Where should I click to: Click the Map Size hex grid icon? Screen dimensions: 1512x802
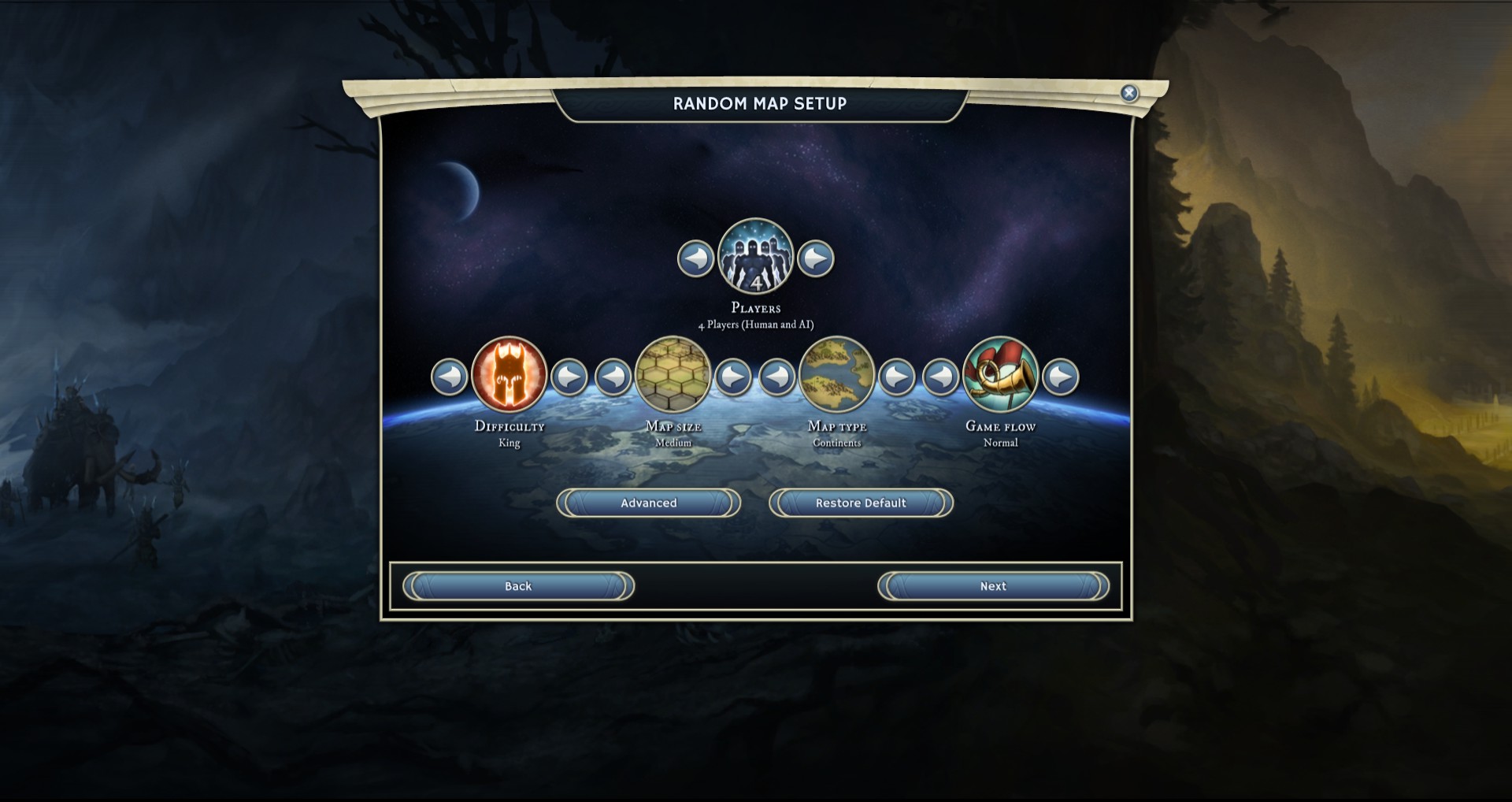[673, 375]
